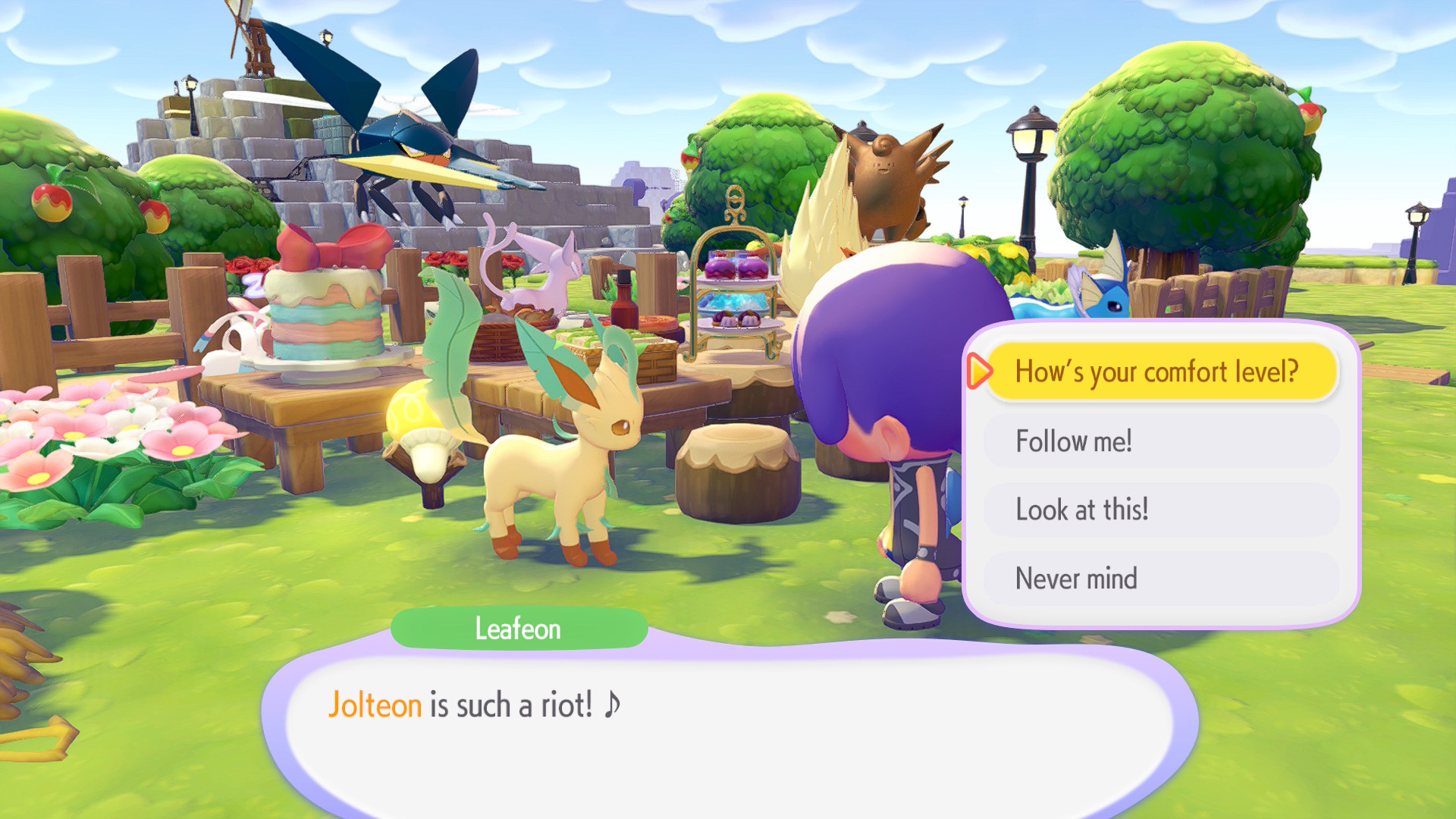Select "Never mind" to close the menu
Viewport: 1456px width, 819px height.
point(1160,578)
